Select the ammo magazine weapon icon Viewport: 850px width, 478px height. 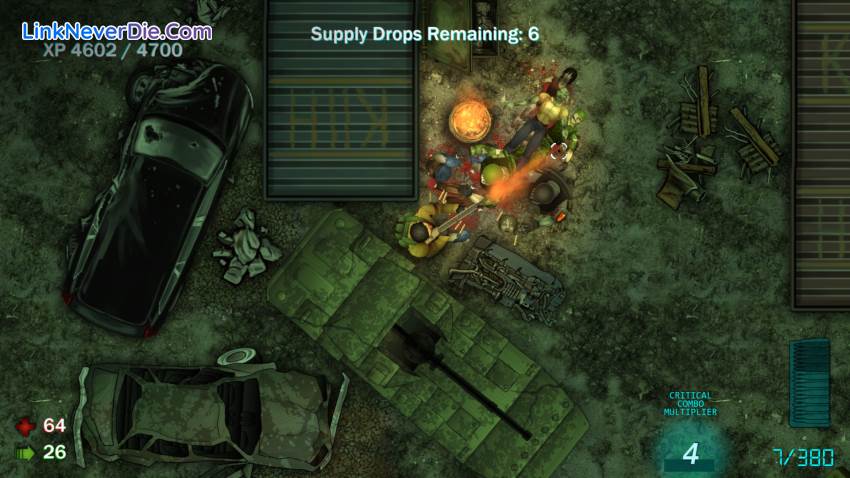click(x=809, y=383)
